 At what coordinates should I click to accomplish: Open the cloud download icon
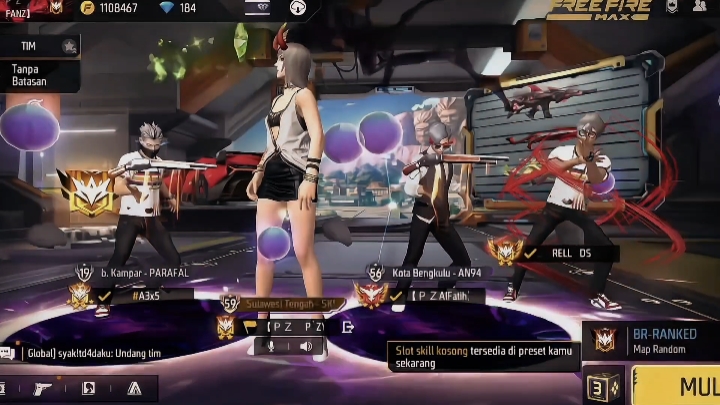[297, 8]
